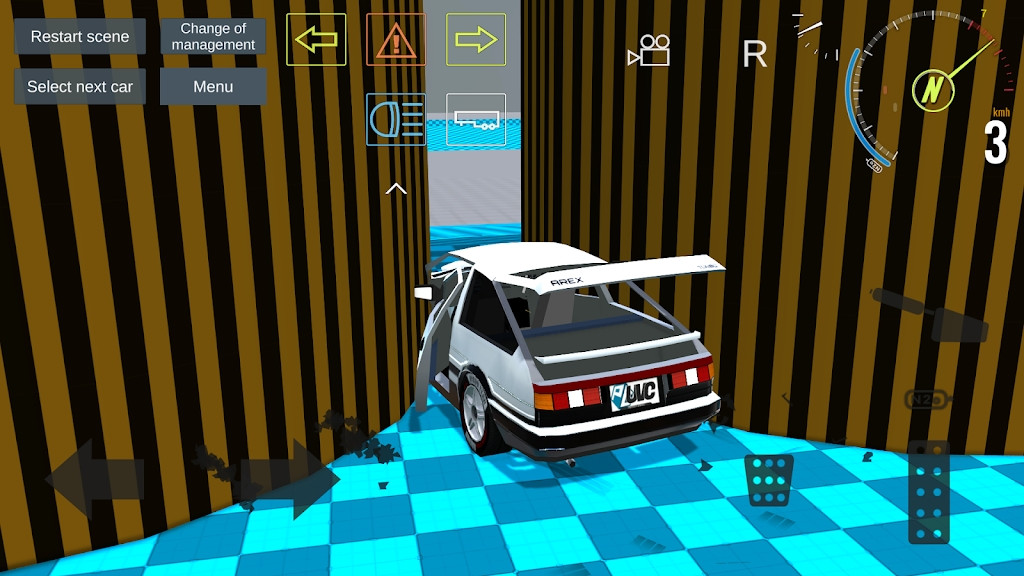This screenshot has width=1024, height=576.
Task: Steer left with the left arrow
Action: [95, 478]
